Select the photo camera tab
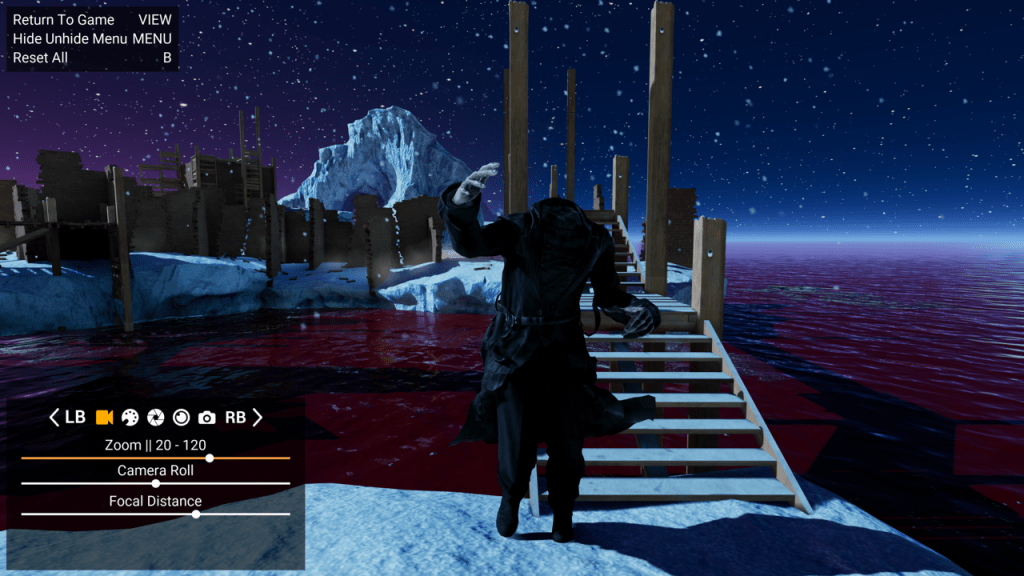Viewport: 1024px width, 576px height. pyautogui.click(x=207, y=417)
